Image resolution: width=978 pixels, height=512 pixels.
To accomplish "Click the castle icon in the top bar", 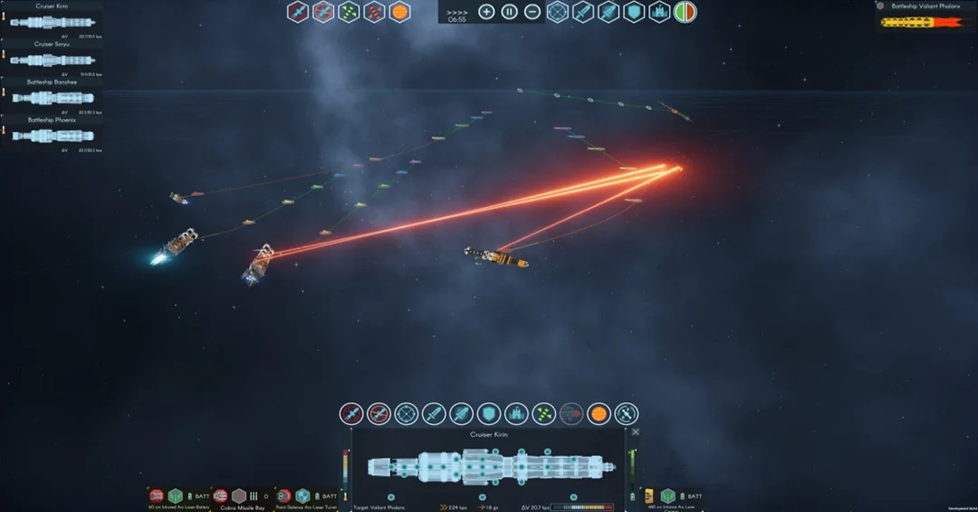I will [659, 12].
